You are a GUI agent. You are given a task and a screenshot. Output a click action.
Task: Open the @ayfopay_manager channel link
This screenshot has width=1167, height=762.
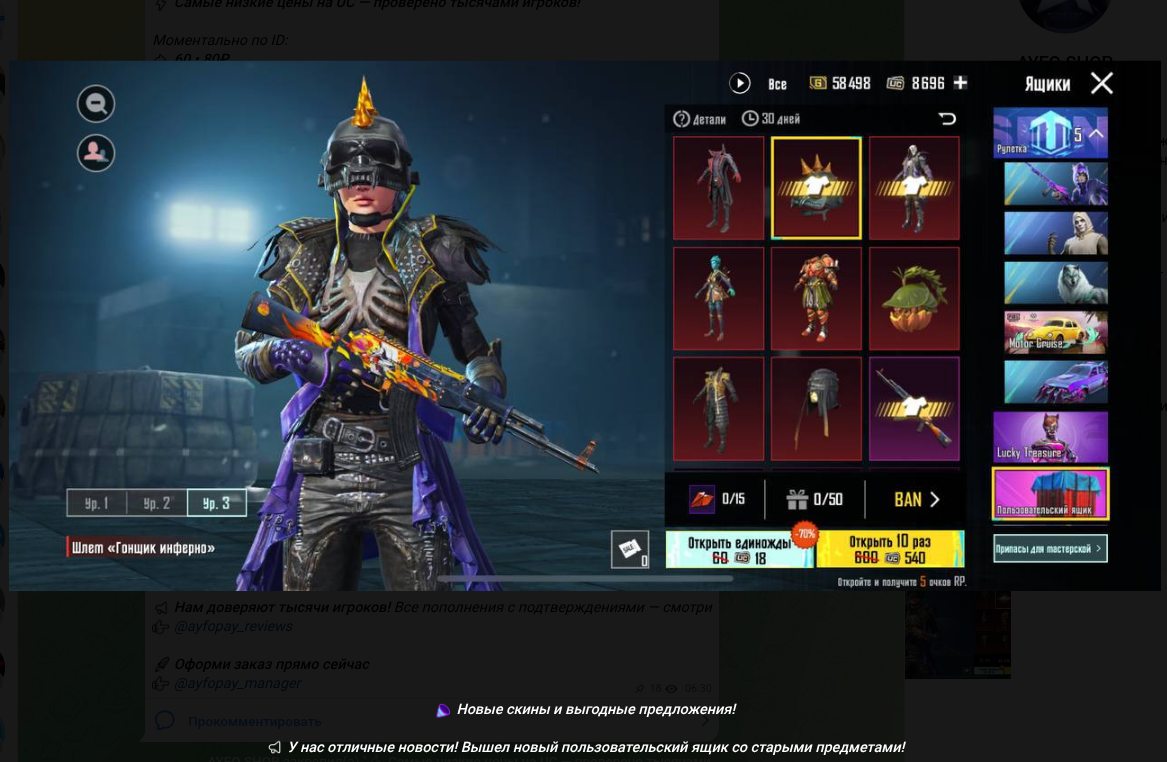[237, 684]
